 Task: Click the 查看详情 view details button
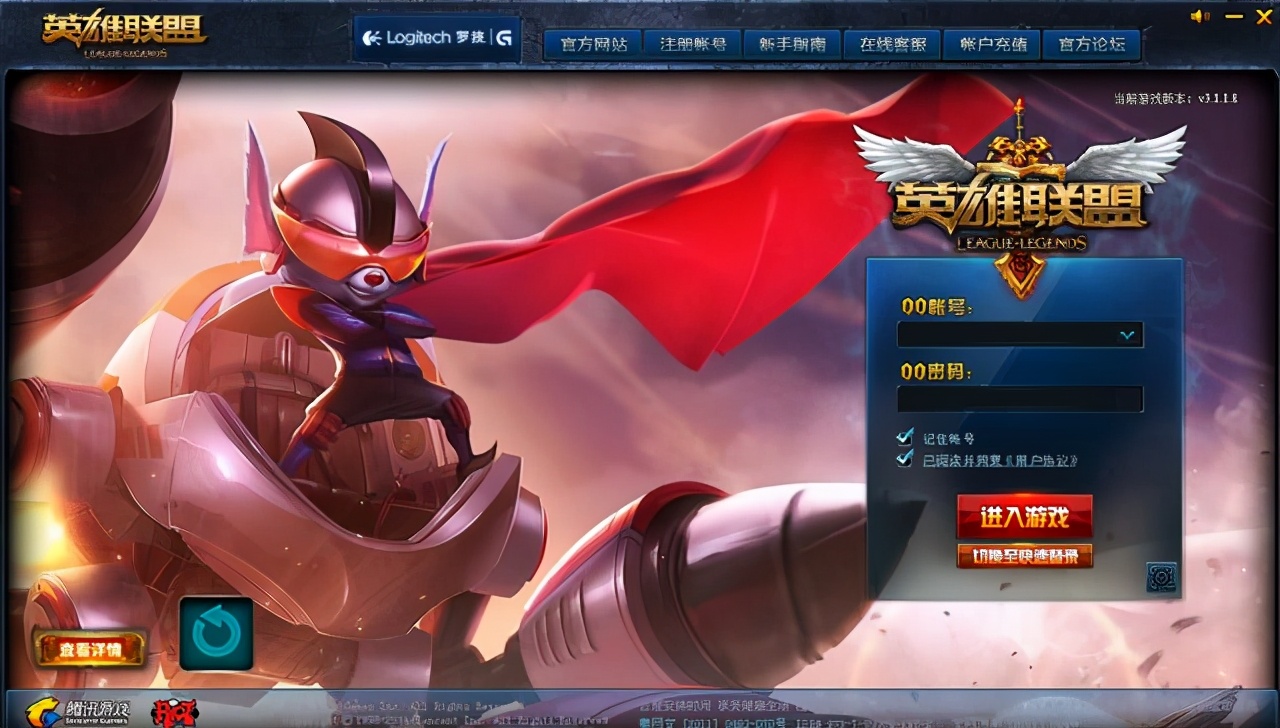pos(88,648)
